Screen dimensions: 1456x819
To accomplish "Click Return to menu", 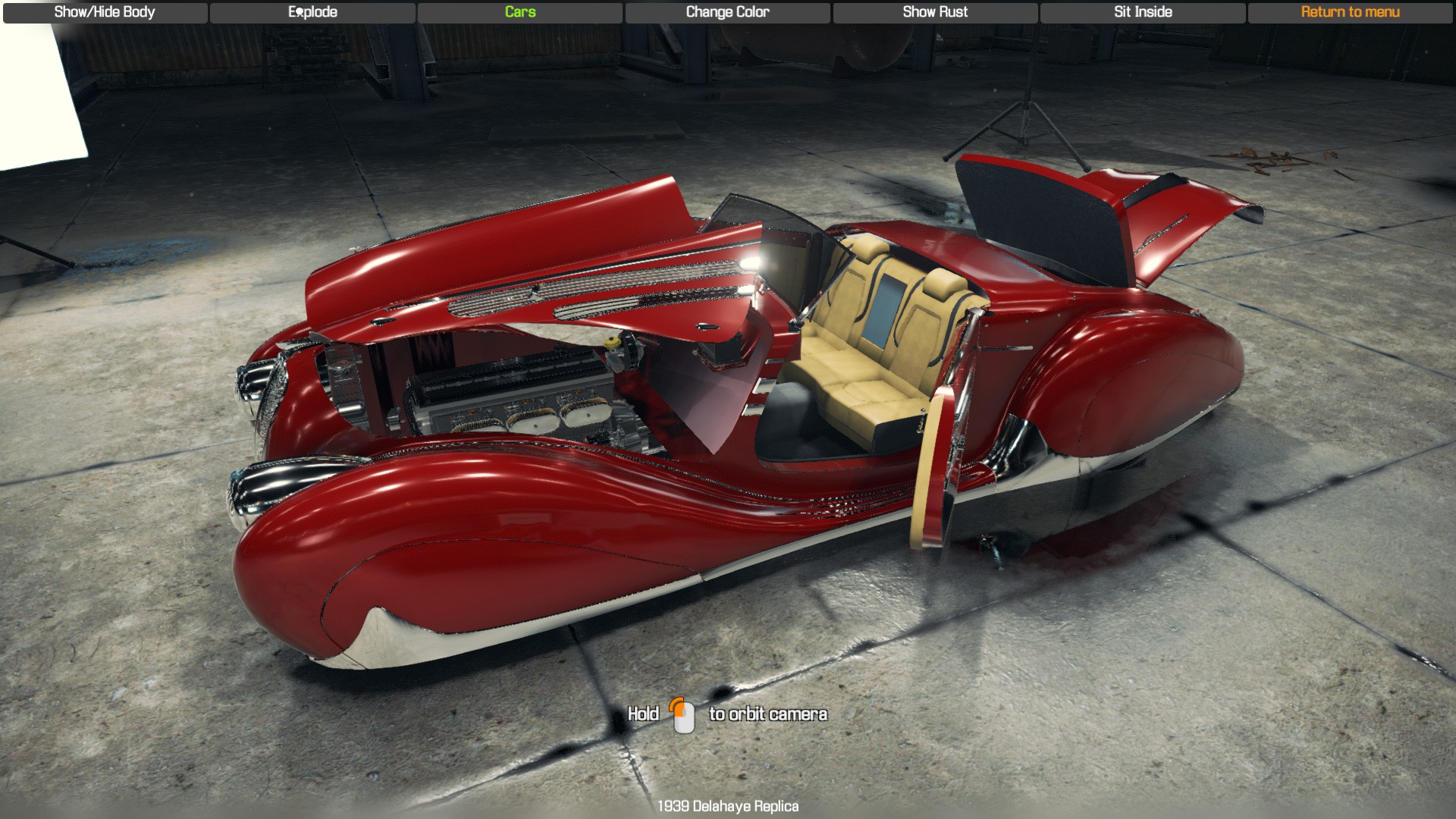I will (x=1350, y=12).
